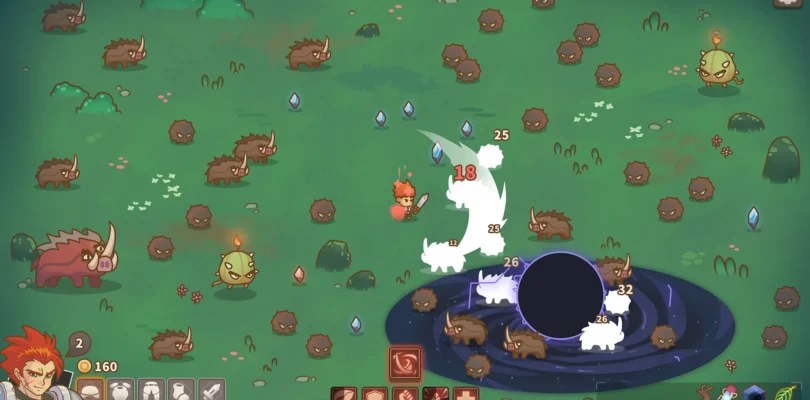The width and height of the screenshot is (810, 400).
Task: Select the green leaf item icon
Action: point(787,393)
